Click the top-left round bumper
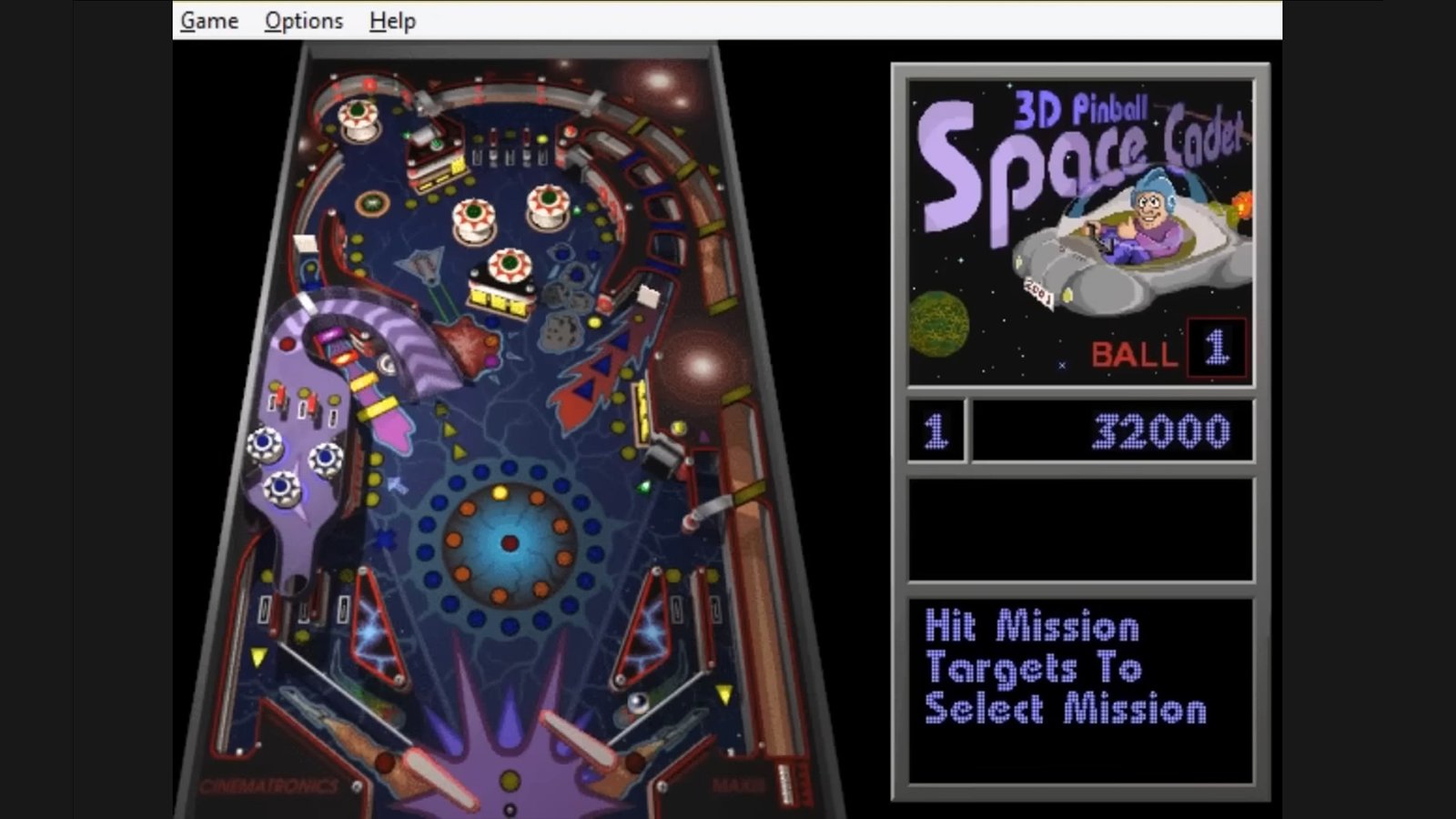The width and height of the screenshot is (1456, 819). 359,117
